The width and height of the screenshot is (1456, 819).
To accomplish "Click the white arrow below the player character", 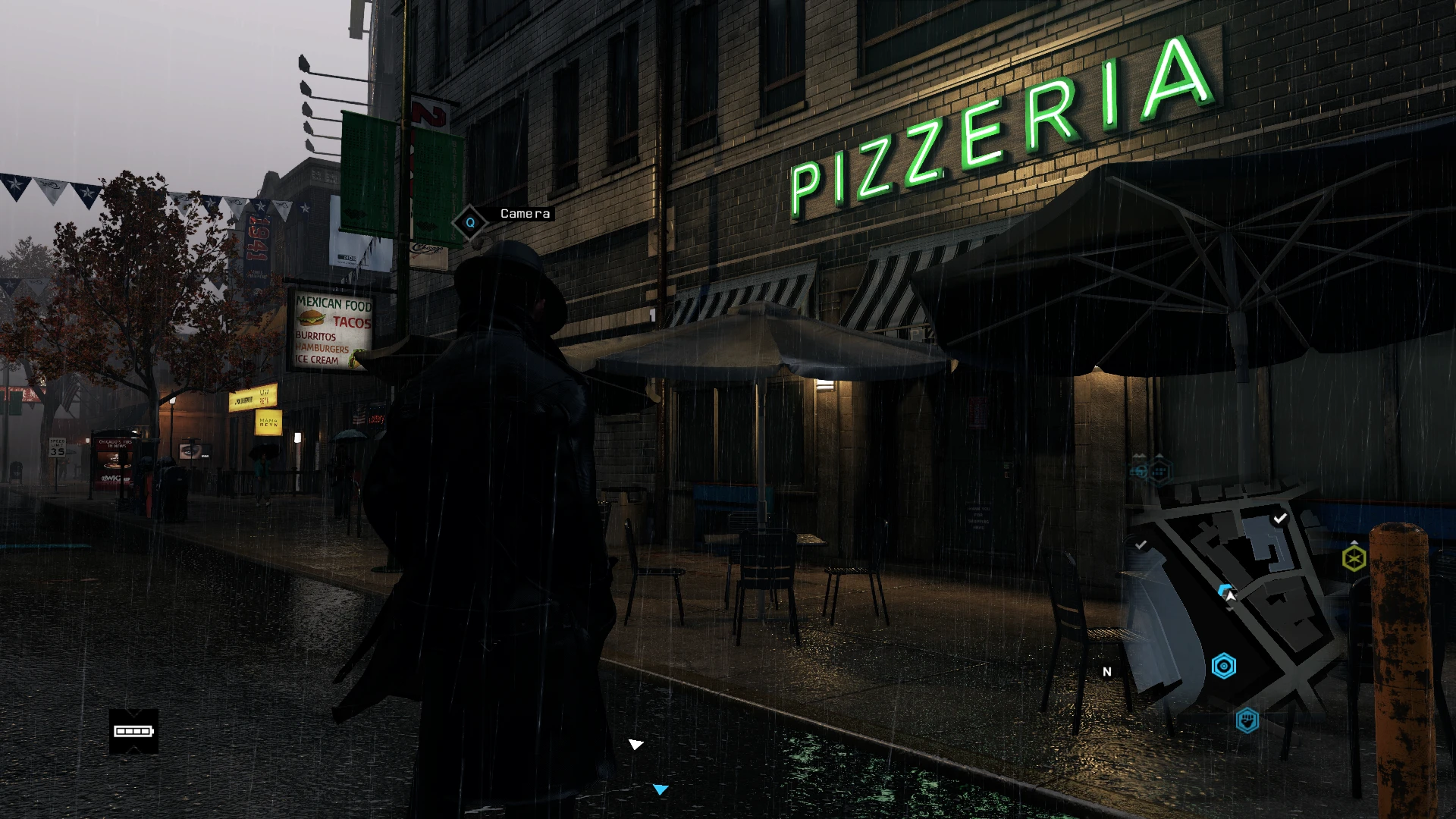I will (x=635, y=745).
